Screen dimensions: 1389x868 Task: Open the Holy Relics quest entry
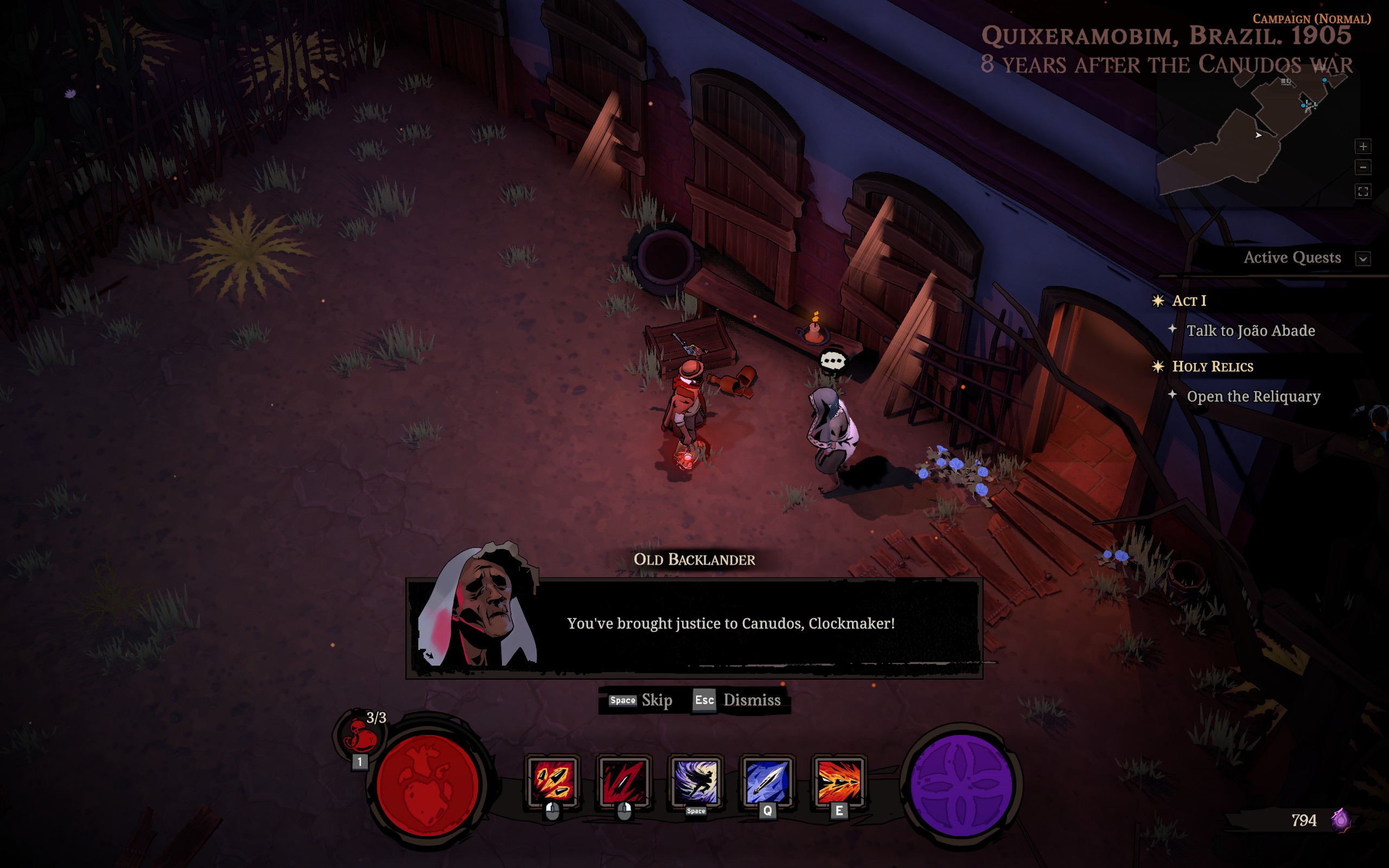coord(1212,367)
